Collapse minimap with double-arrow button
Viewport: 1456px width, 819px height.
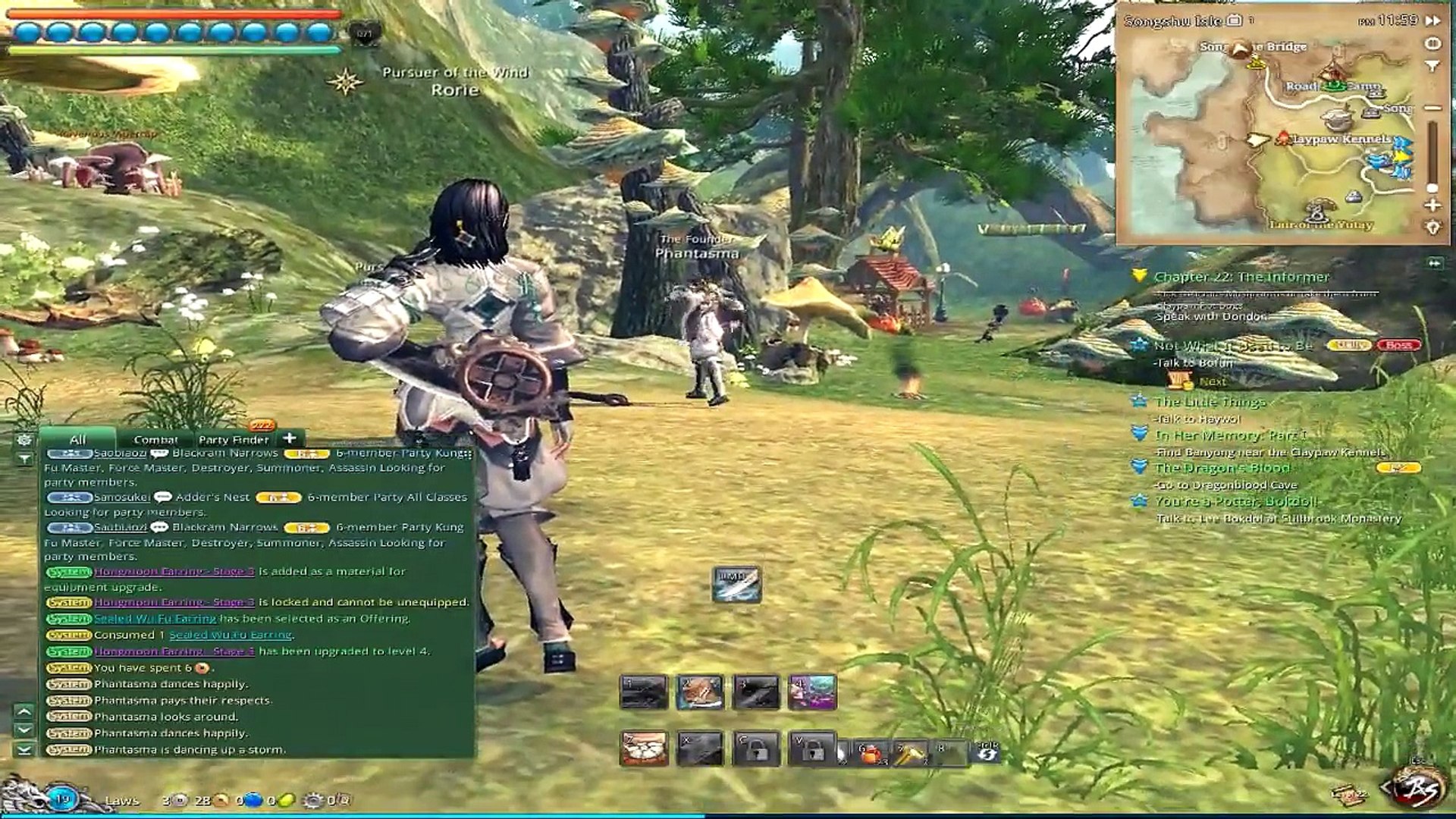[x=1432, y=20]
